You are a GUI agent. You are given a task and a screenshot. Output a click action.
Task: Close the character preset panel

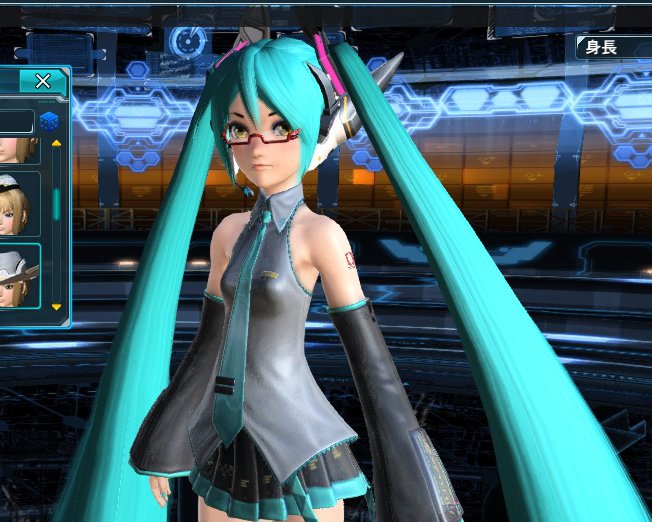pyautogui.click(x=43, y=82)
